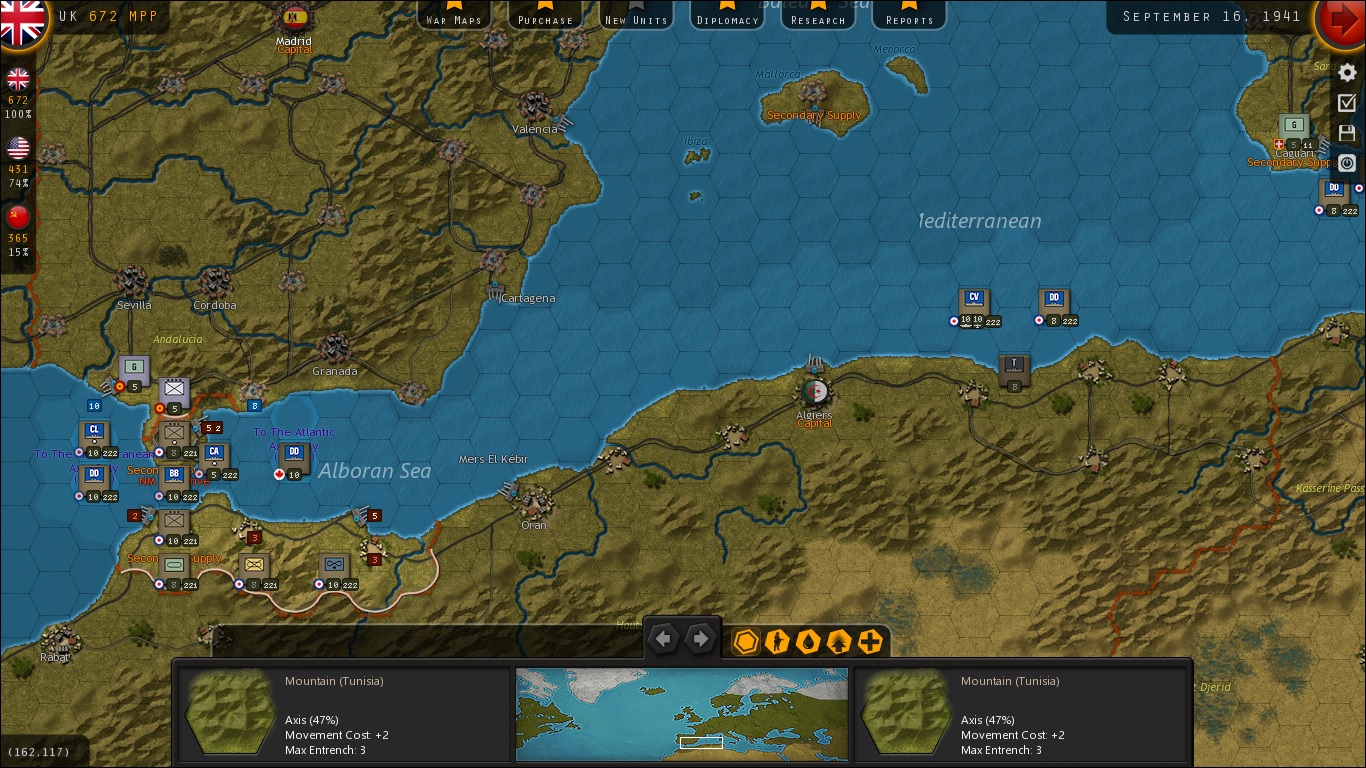Go to next unit with right arrow

click(x=700, y=639)
